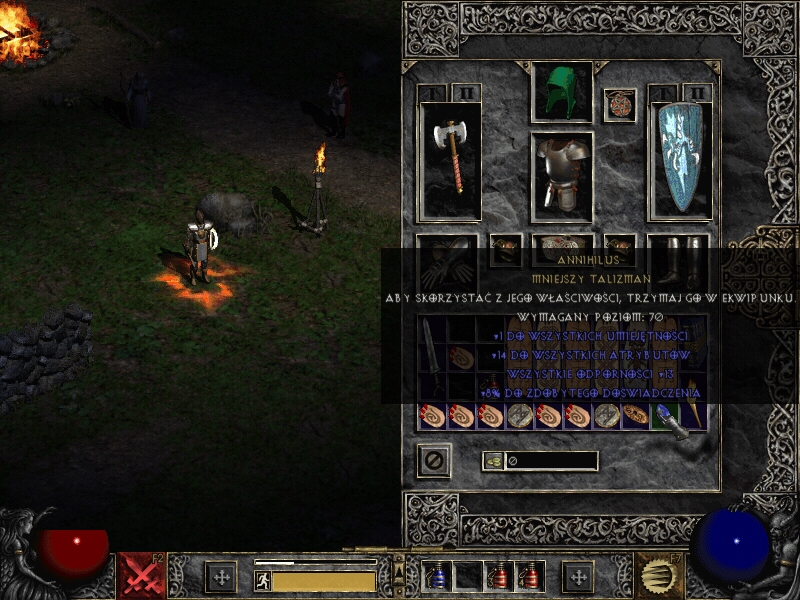Switch to right weapon set tab I
This screenshot has width=800, height=600.
tap(662, 93)
